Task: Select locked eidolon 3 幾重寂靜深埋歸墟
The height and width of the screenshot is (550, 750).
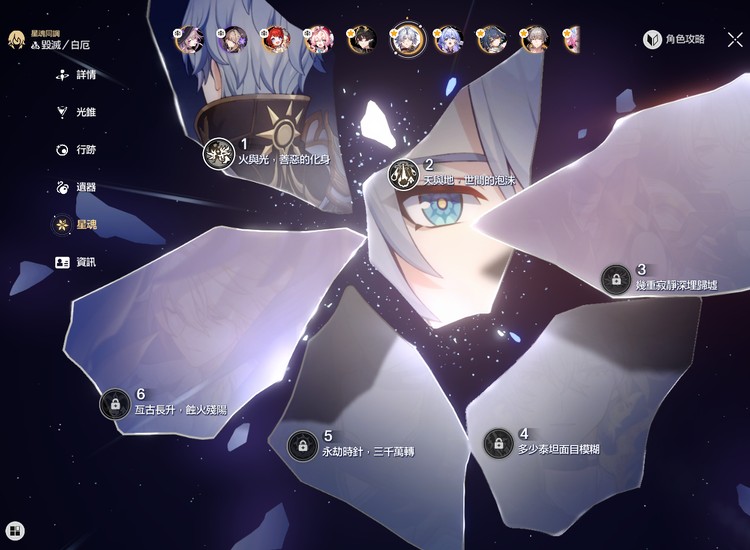Action: coord(615,279)
